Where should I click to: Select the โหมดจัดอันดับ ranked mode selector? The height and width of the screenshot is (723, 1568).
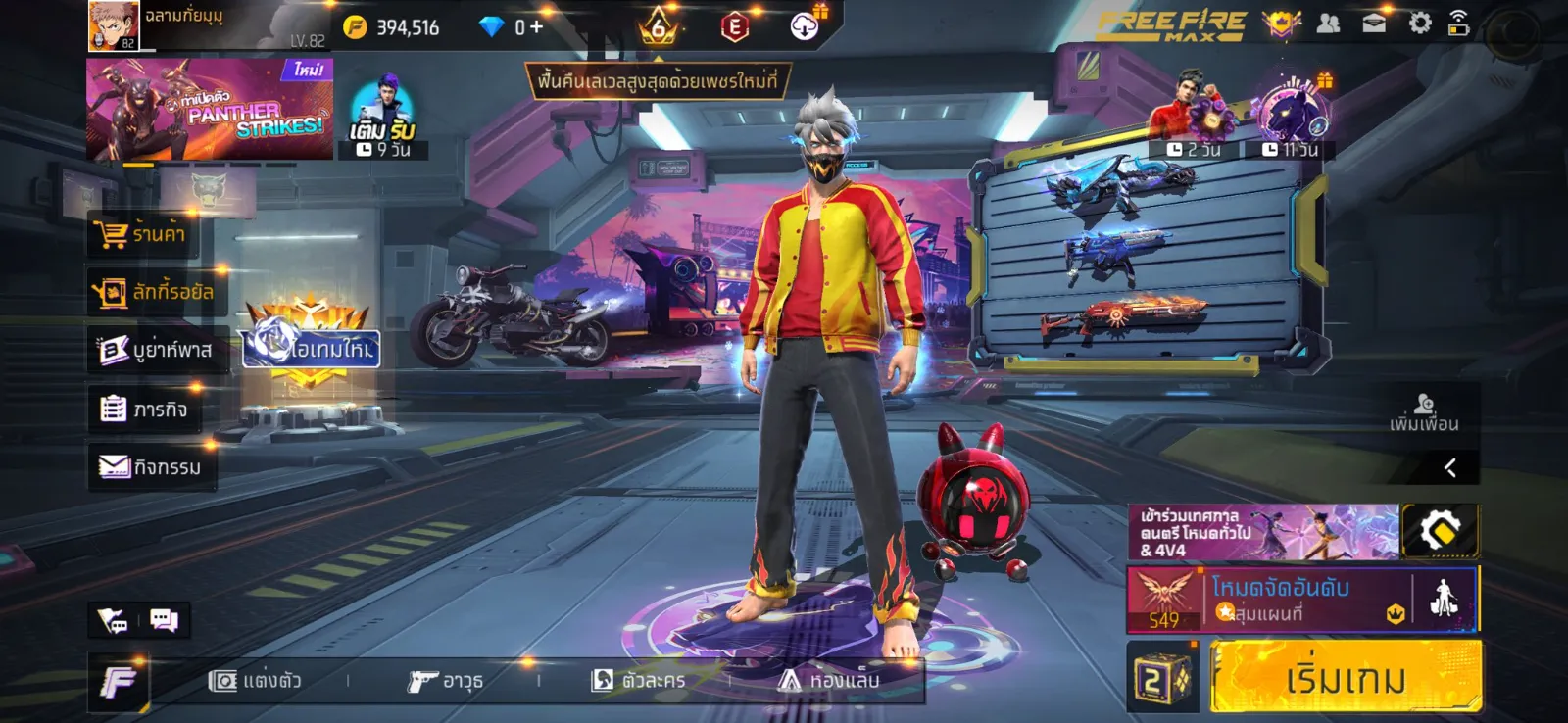coord(1303,600)
